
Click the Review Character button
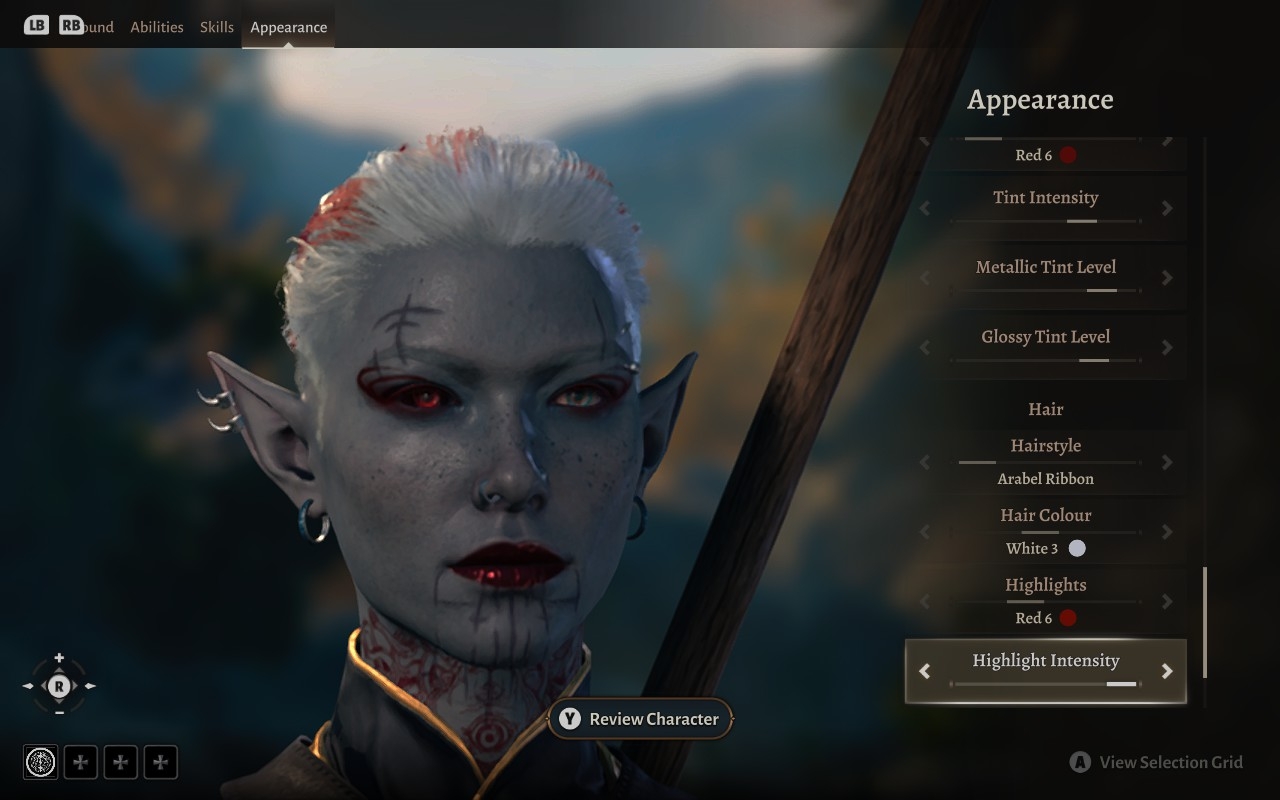(x=640, y=719)
